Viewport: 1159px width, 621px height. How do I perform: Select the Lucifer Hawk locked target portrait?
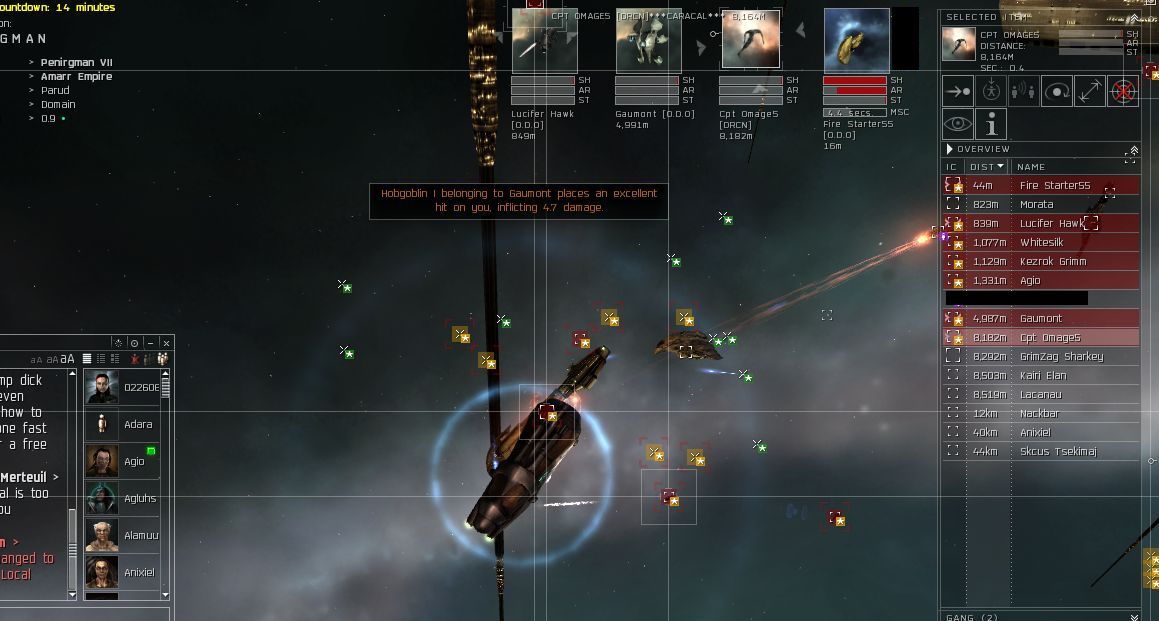click(x=544, y=42)
